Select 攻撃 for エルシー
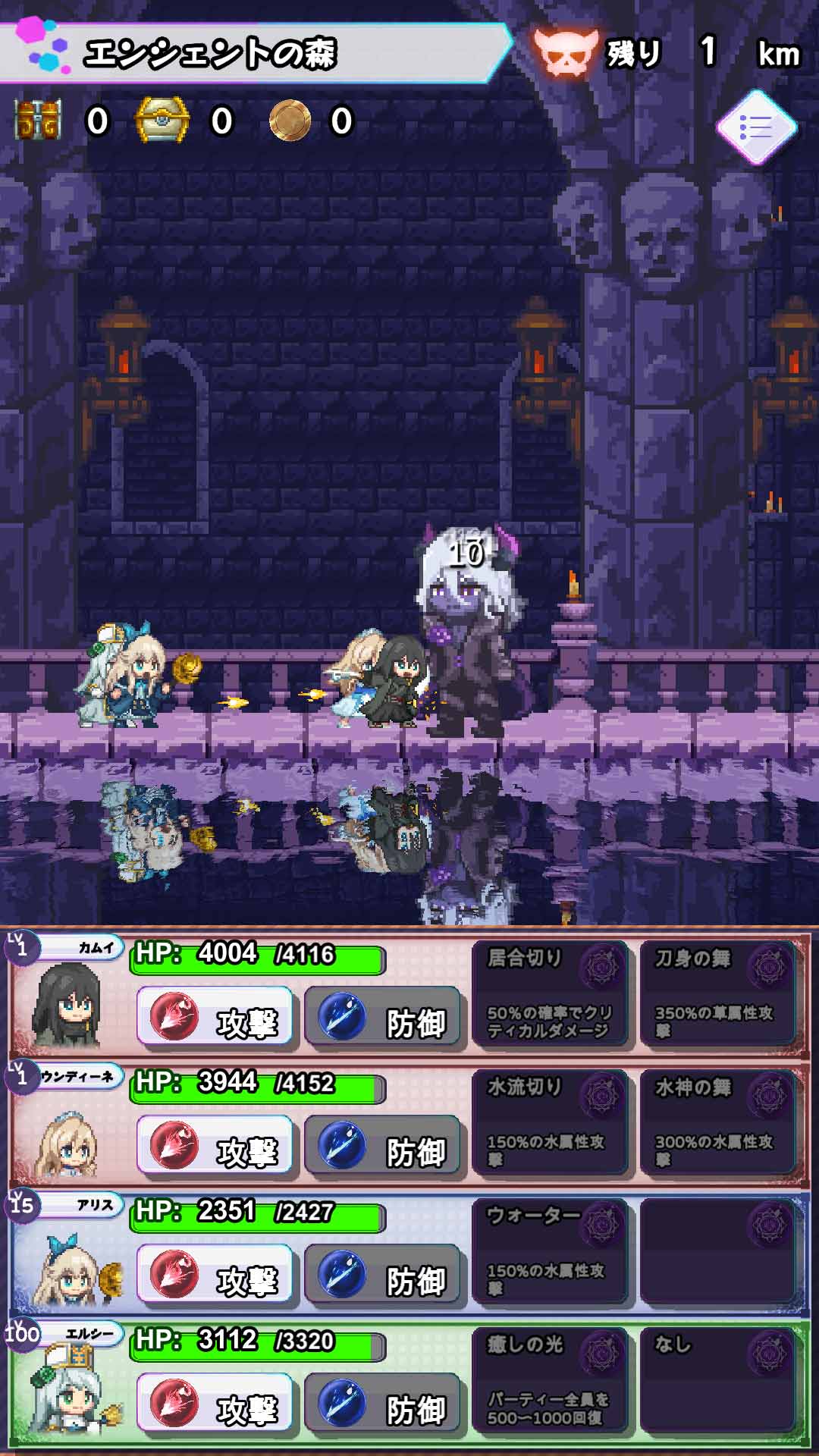819x1456 pixels. pyautogui.click(x=215, y=1406)
